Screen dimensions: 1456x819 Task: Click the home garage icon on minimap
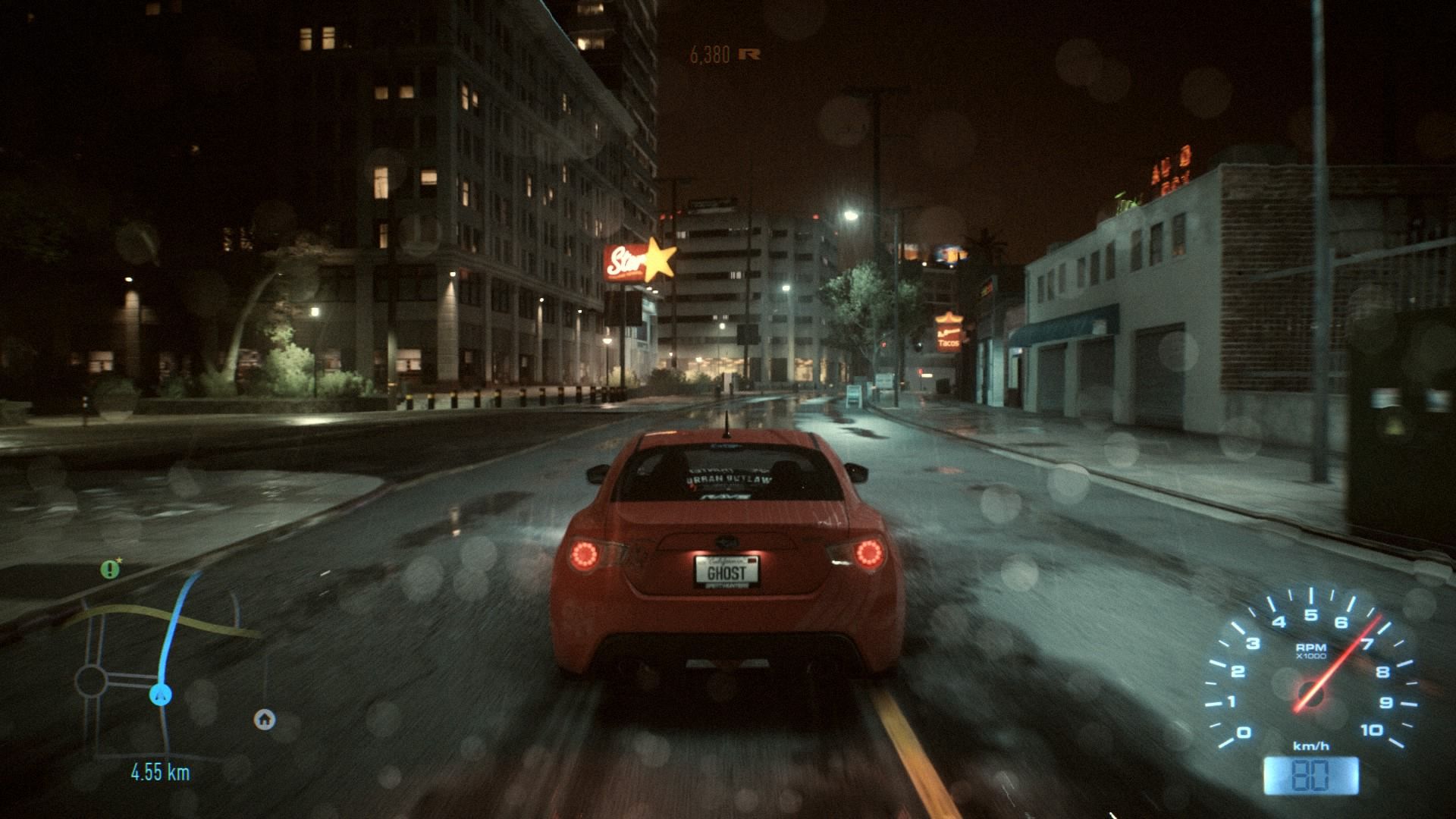coord(264,719)
